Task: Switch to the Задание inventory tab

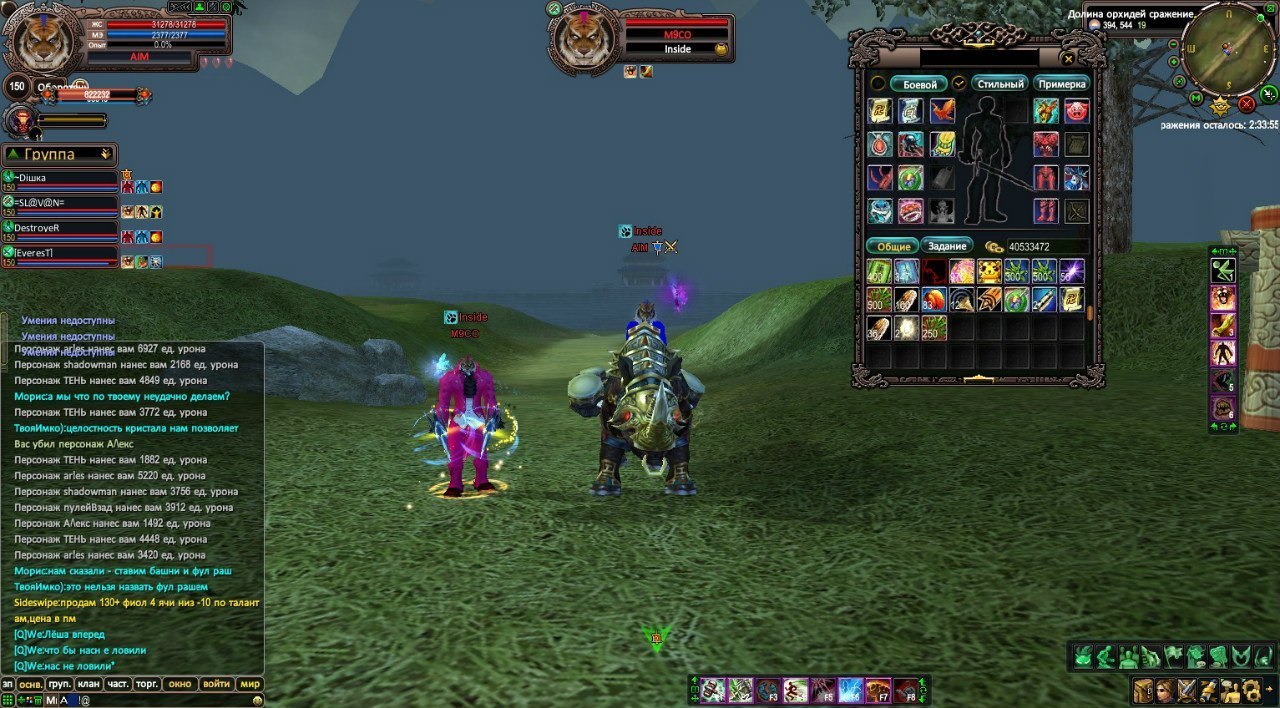Action: [x=946, y=246]
